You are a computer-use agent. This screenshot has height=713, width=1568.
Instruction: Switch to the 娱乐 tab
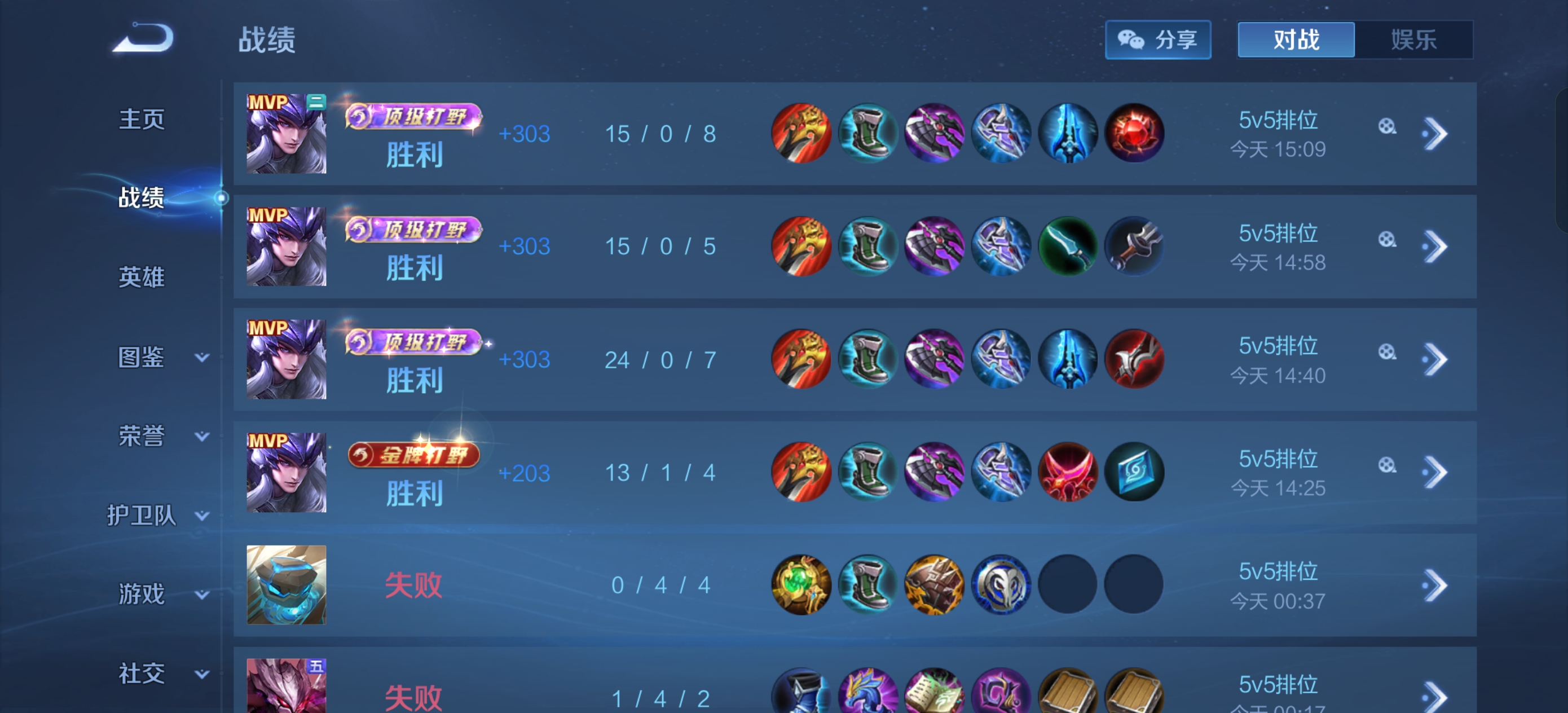click(x=1413, y=40)
